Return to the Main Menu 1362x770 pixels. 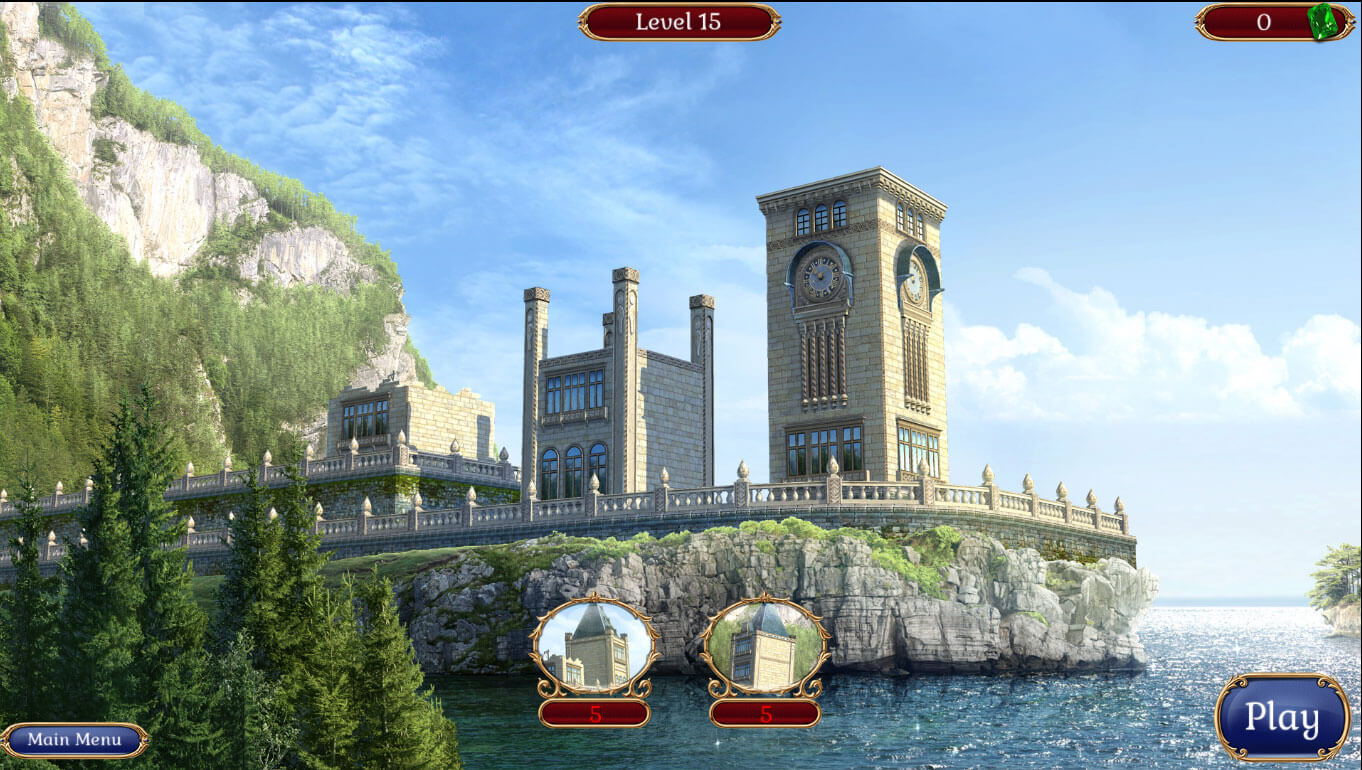(75, 740)
